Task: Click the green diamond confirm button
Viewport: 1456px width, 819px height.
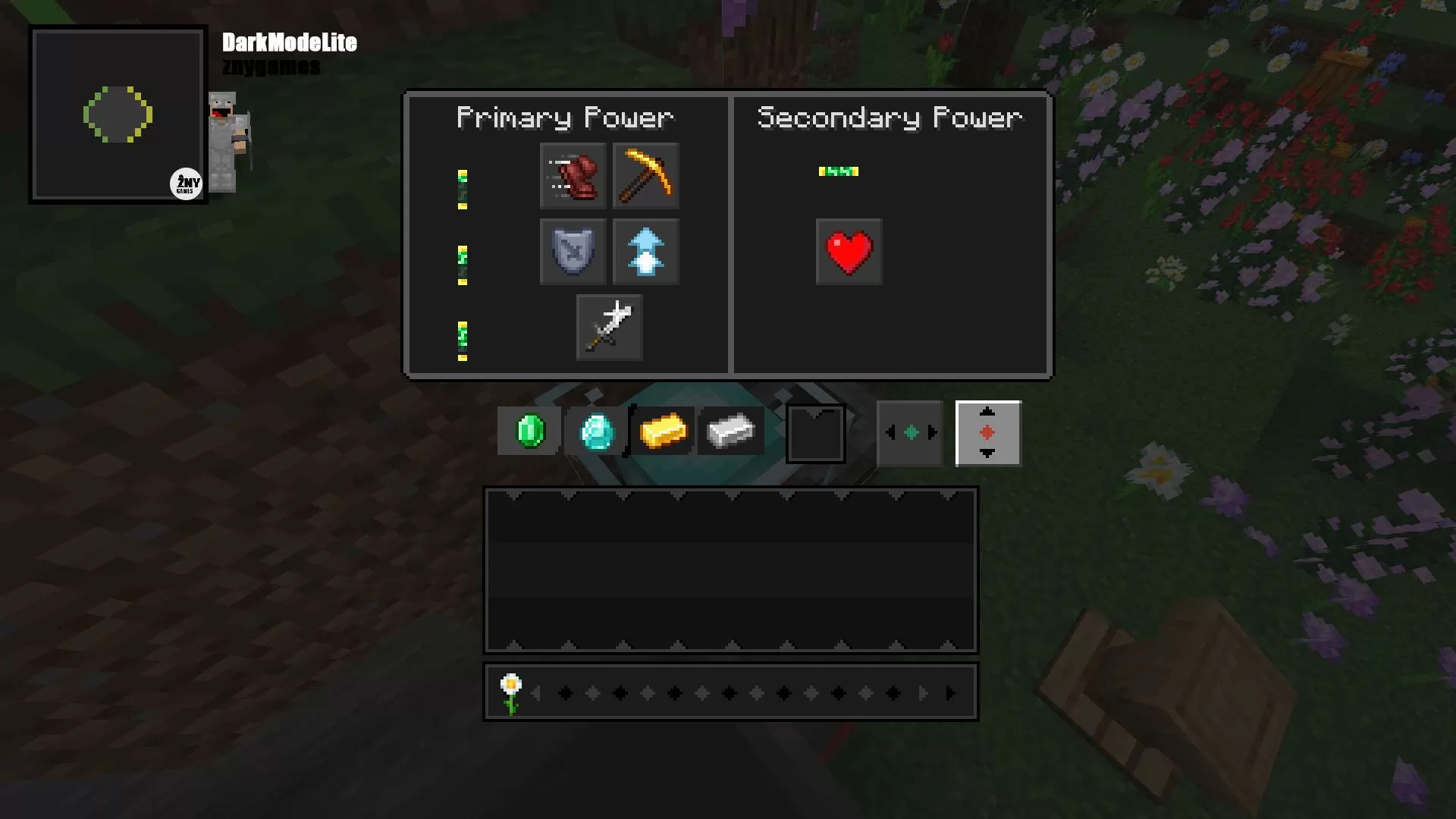Action: tap(909, 432)
